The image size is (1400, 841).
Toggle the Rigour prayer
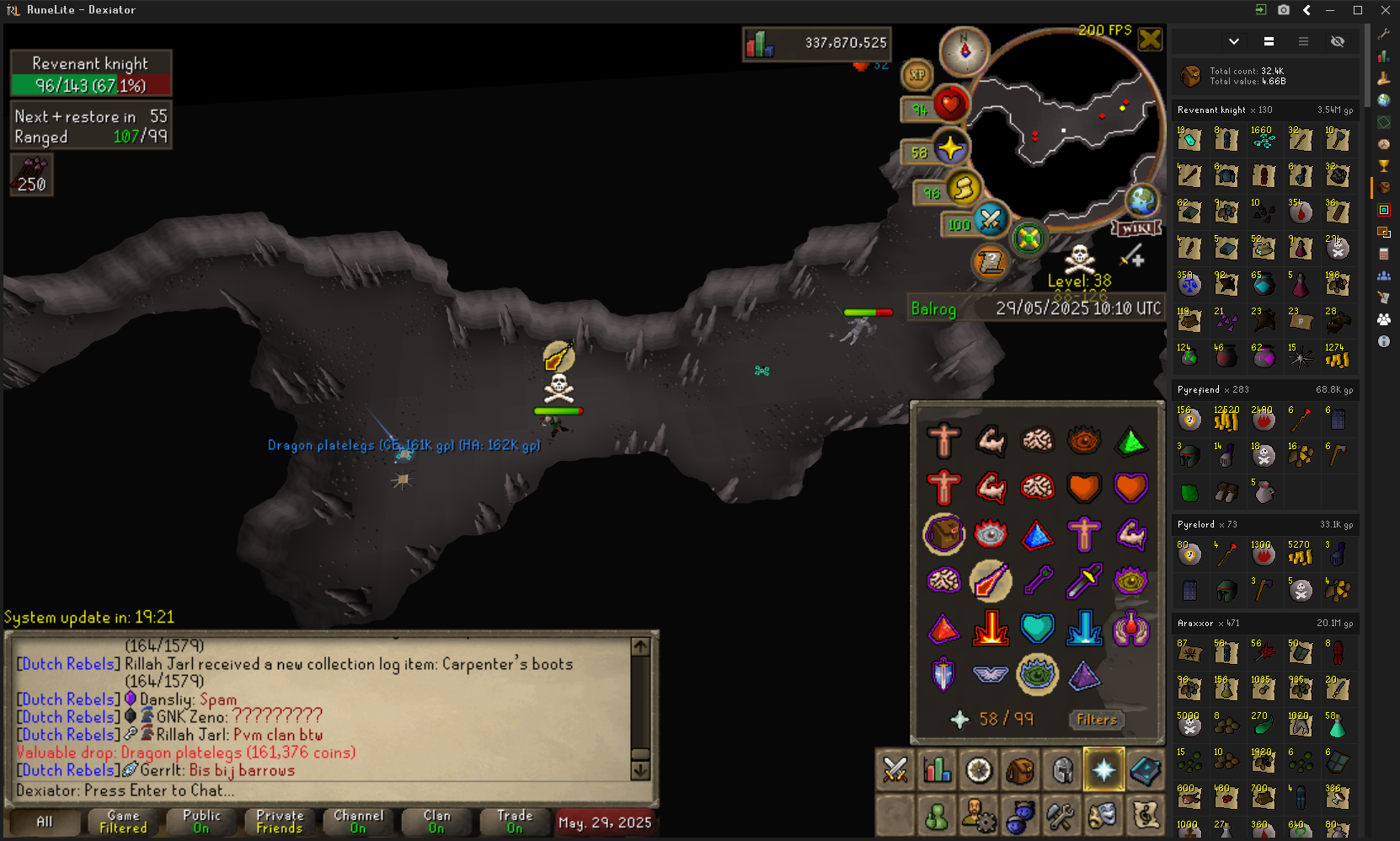coord(1037,674)
